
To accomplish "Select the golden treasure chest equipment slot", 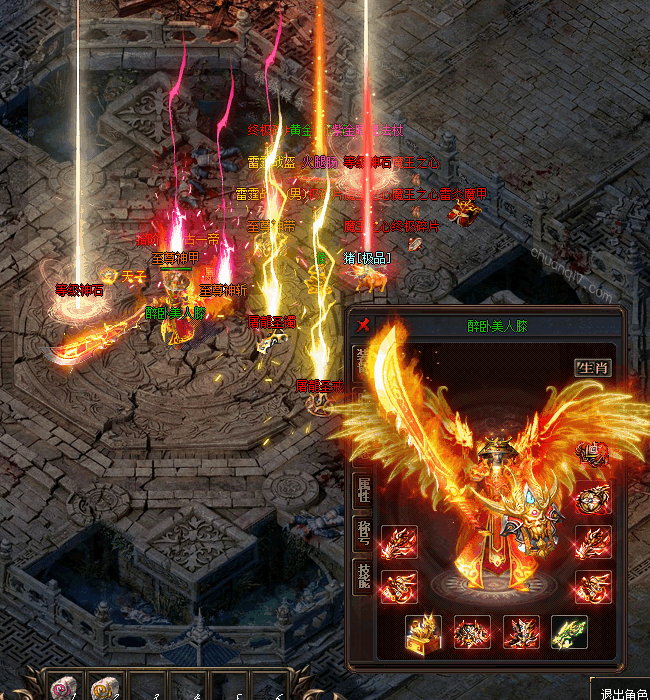I will pos(424,632).
